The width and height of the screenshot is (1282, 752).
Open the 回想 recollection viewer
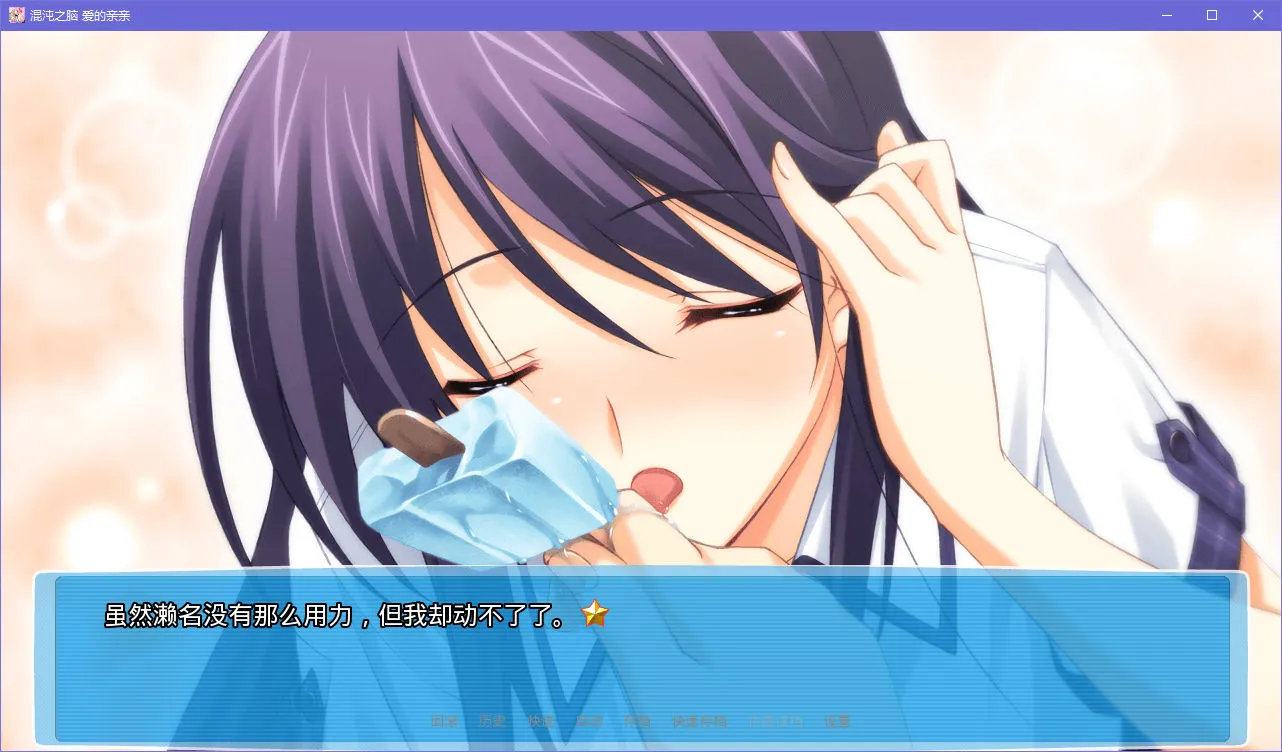point(443,719)
